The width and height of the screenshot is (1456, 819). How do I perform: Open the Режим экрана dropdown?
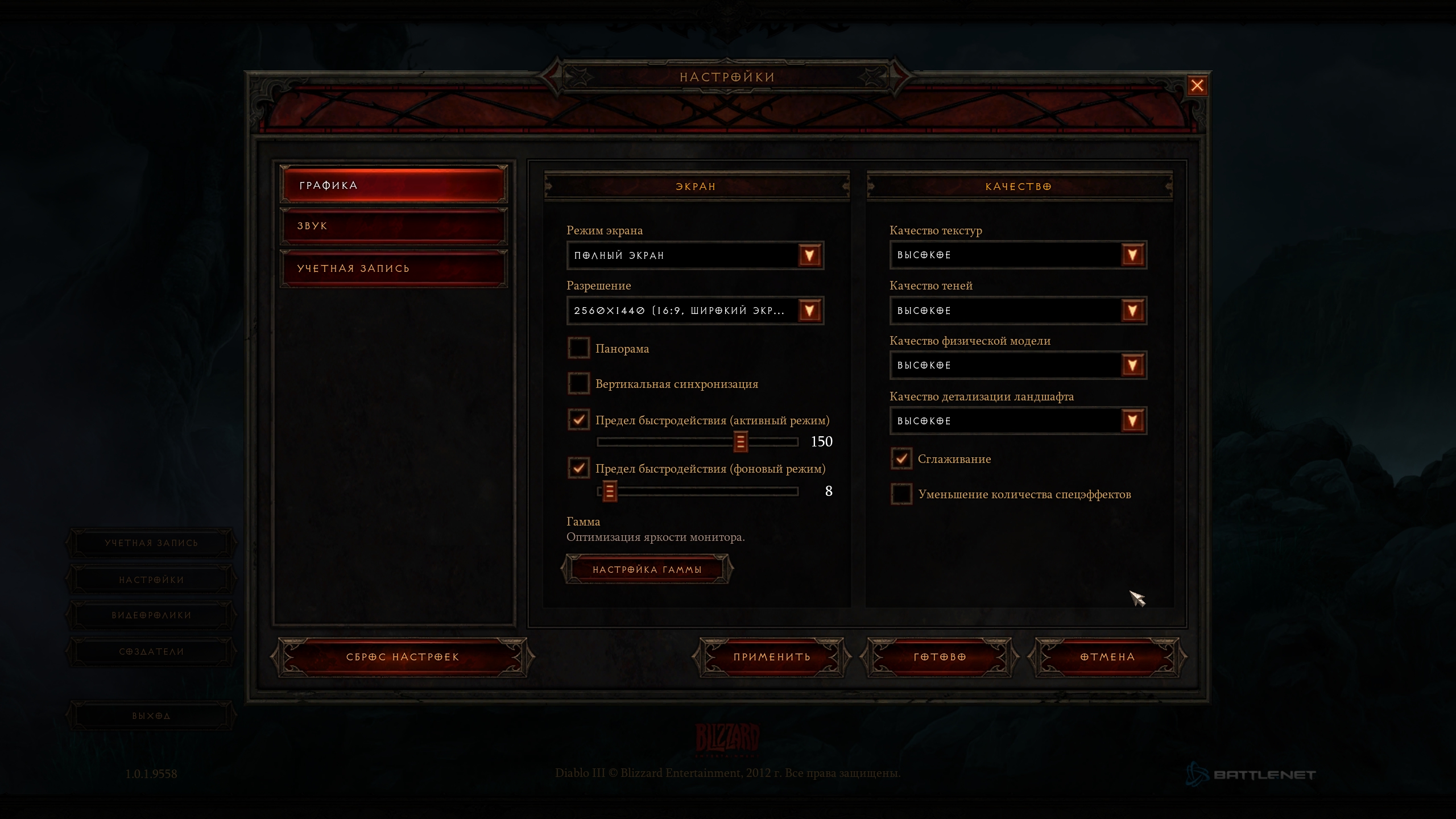click(x=809, y=255)
